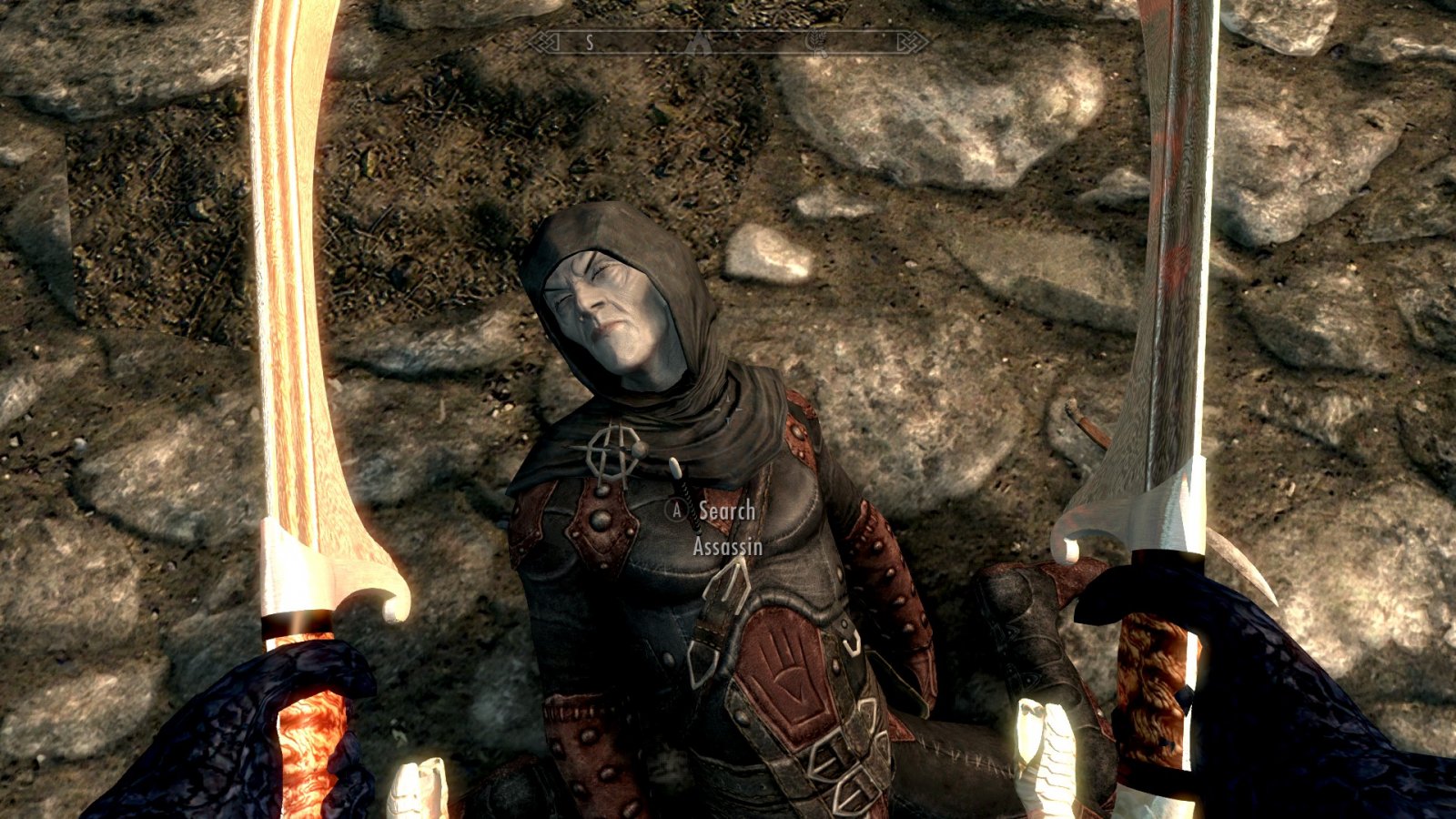Select the wheat farm marker on the compass
This screenshot has height=819, width=1456.
(816, 43)
